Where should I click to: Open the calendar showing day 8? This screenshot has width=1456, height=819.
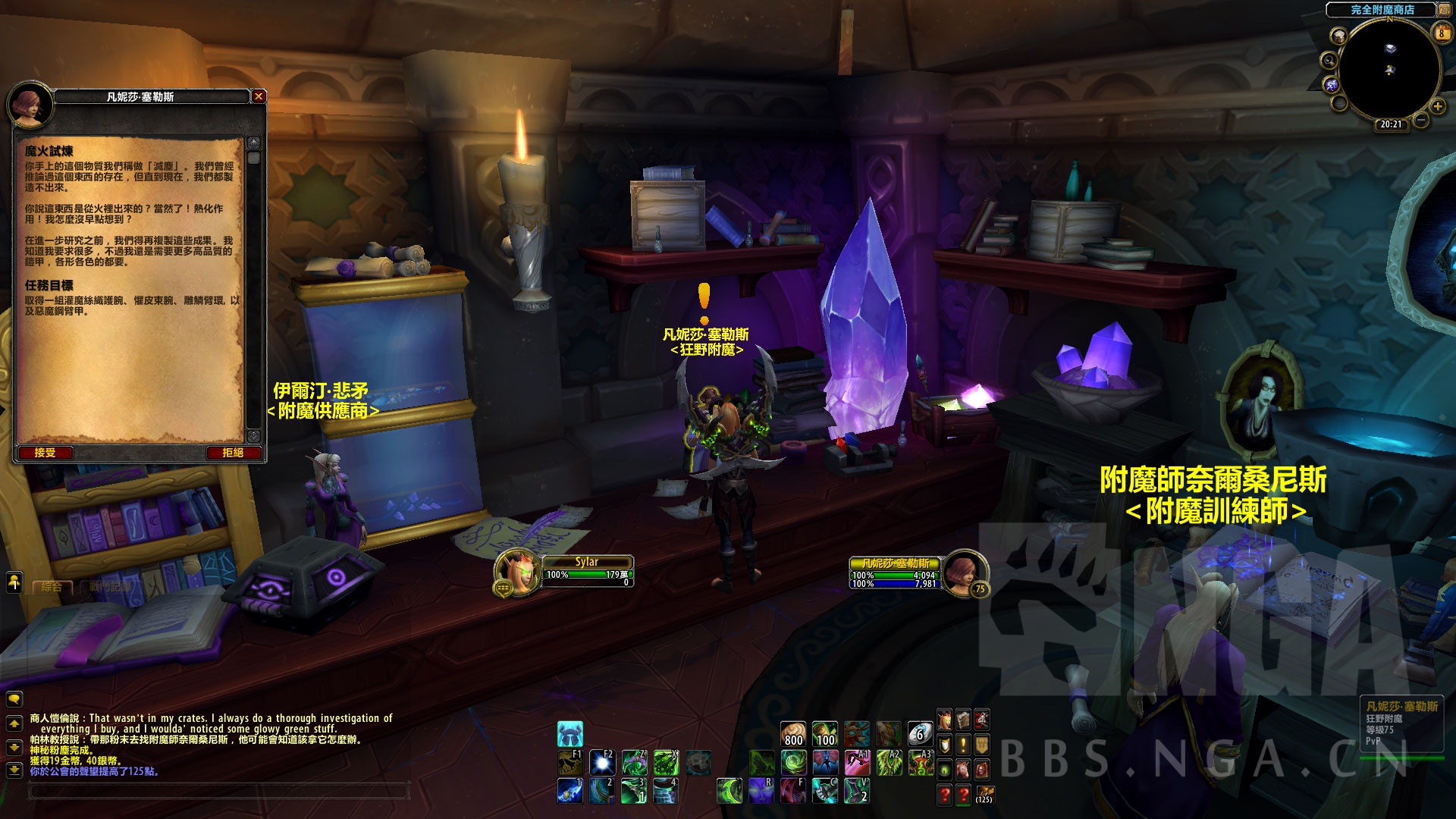point(1442,33)
